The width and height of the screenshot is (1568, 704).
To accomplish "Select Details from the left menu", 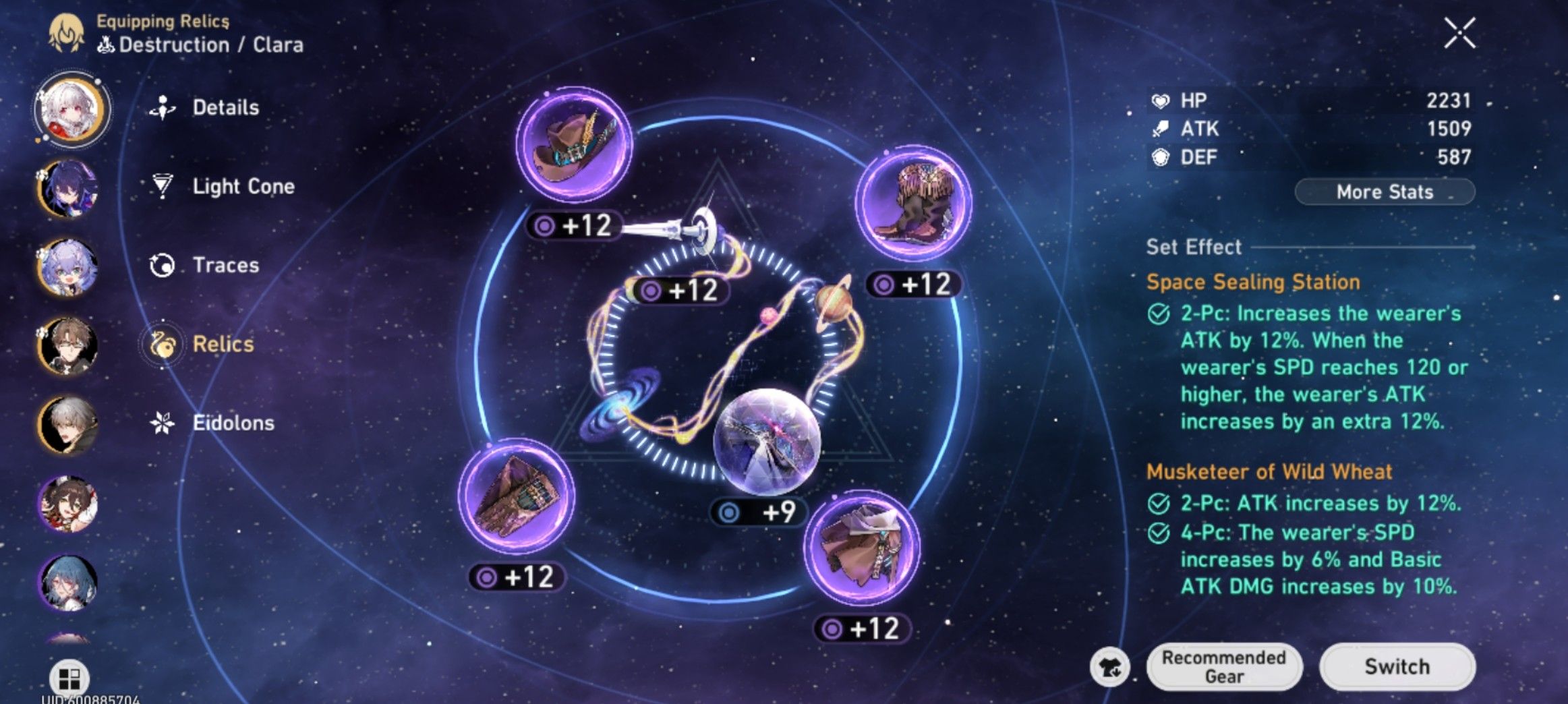I will coord(225,107).
